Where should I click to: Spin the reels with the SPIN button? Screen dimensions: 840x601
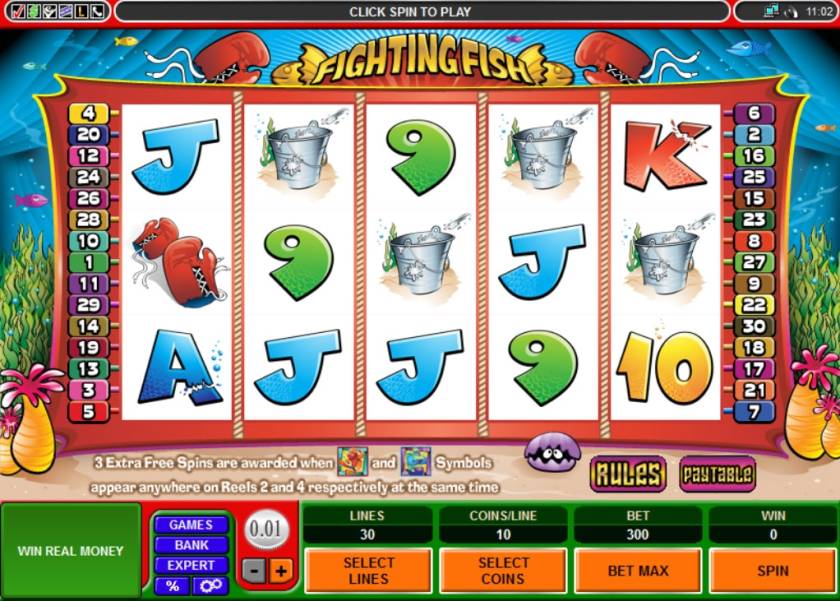pos(772,570)
